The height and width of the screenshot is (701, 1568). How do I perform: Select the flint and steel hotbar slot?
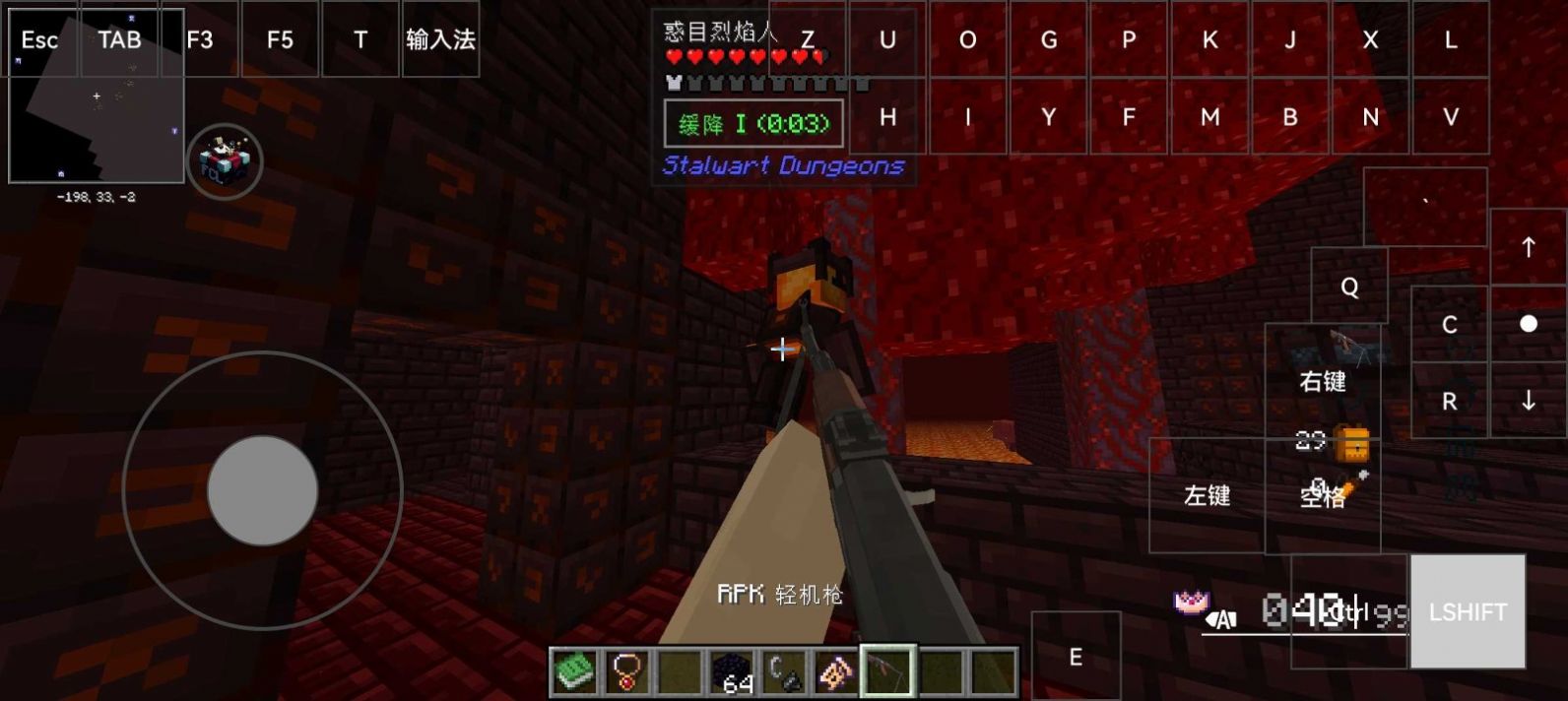tap(784, 672)
